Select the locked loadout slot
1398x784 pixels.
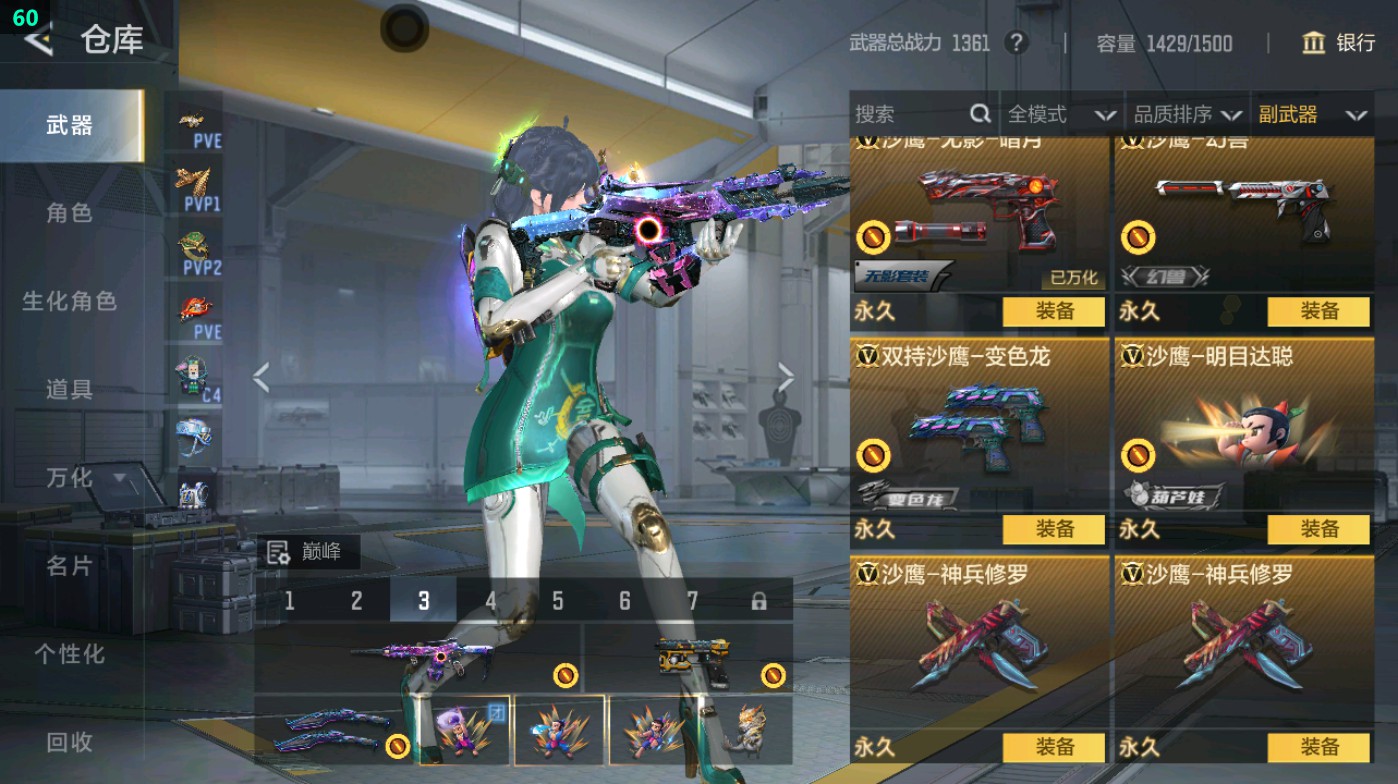click(x=757, y=601)
